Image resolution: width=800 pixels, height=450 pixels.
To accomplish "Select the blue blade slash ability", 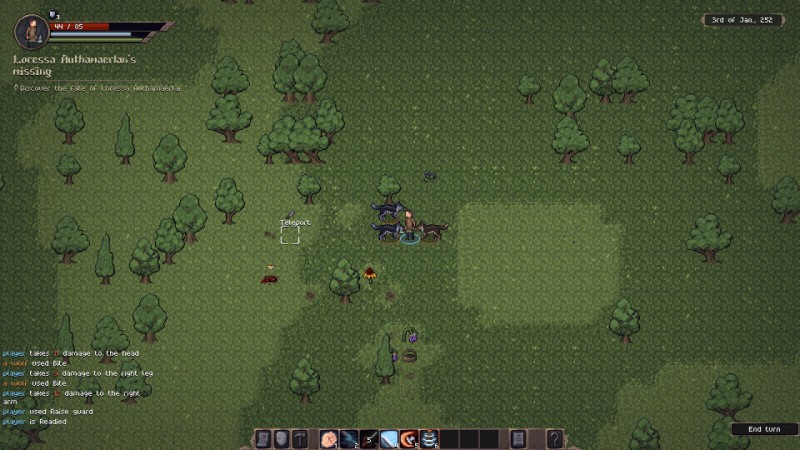I will point(389,438).
